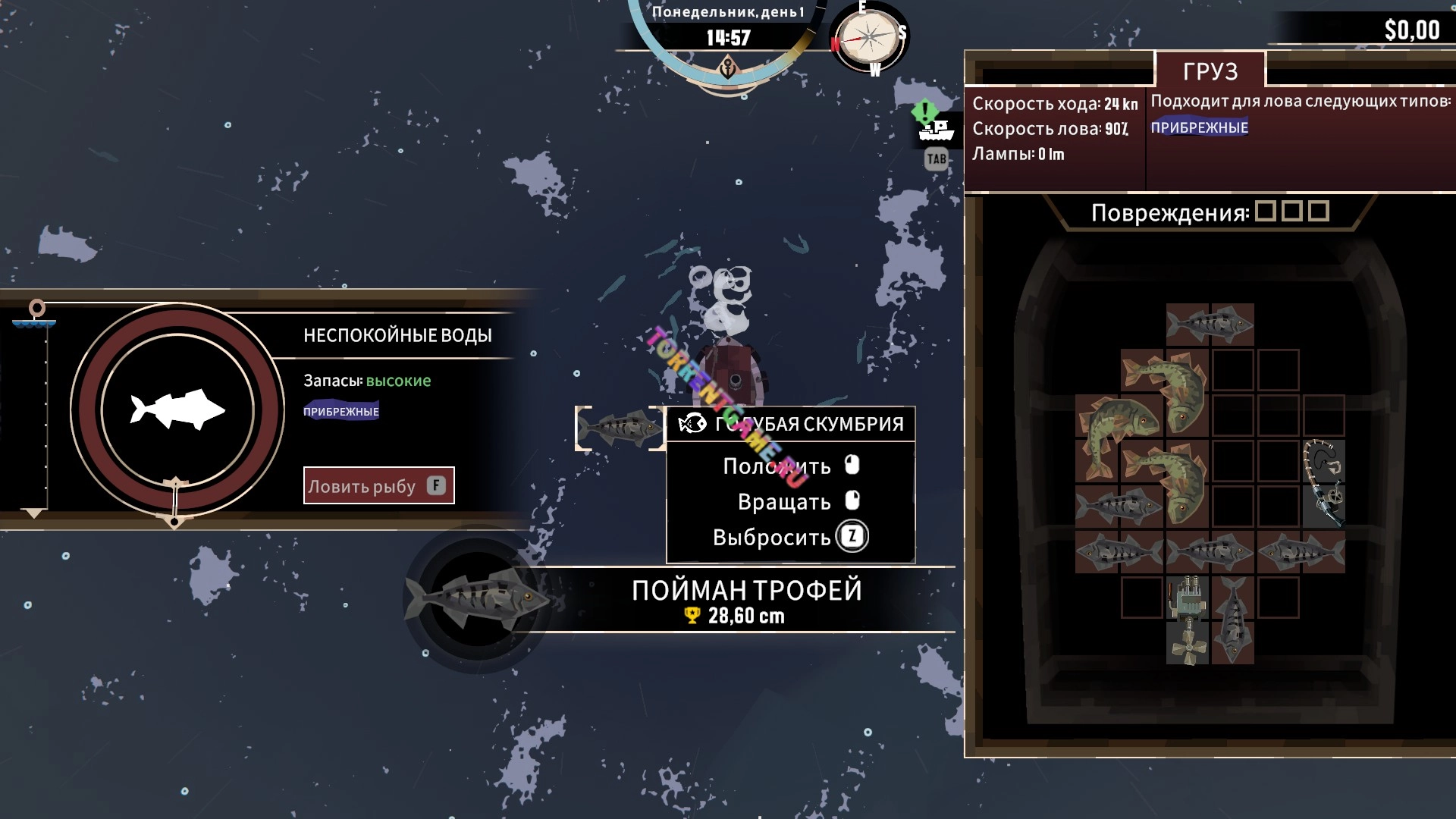1456x819 pixels.
Task: Select the "ГРУЗ" cargo tab
Action: [x=1210, y=71]
